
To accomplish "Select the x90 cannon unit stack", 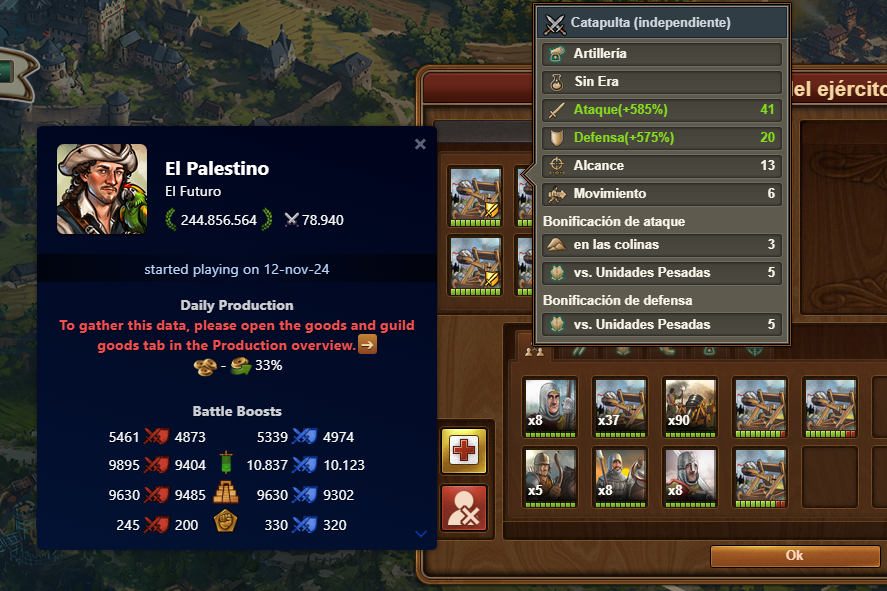I will [689, 404].
